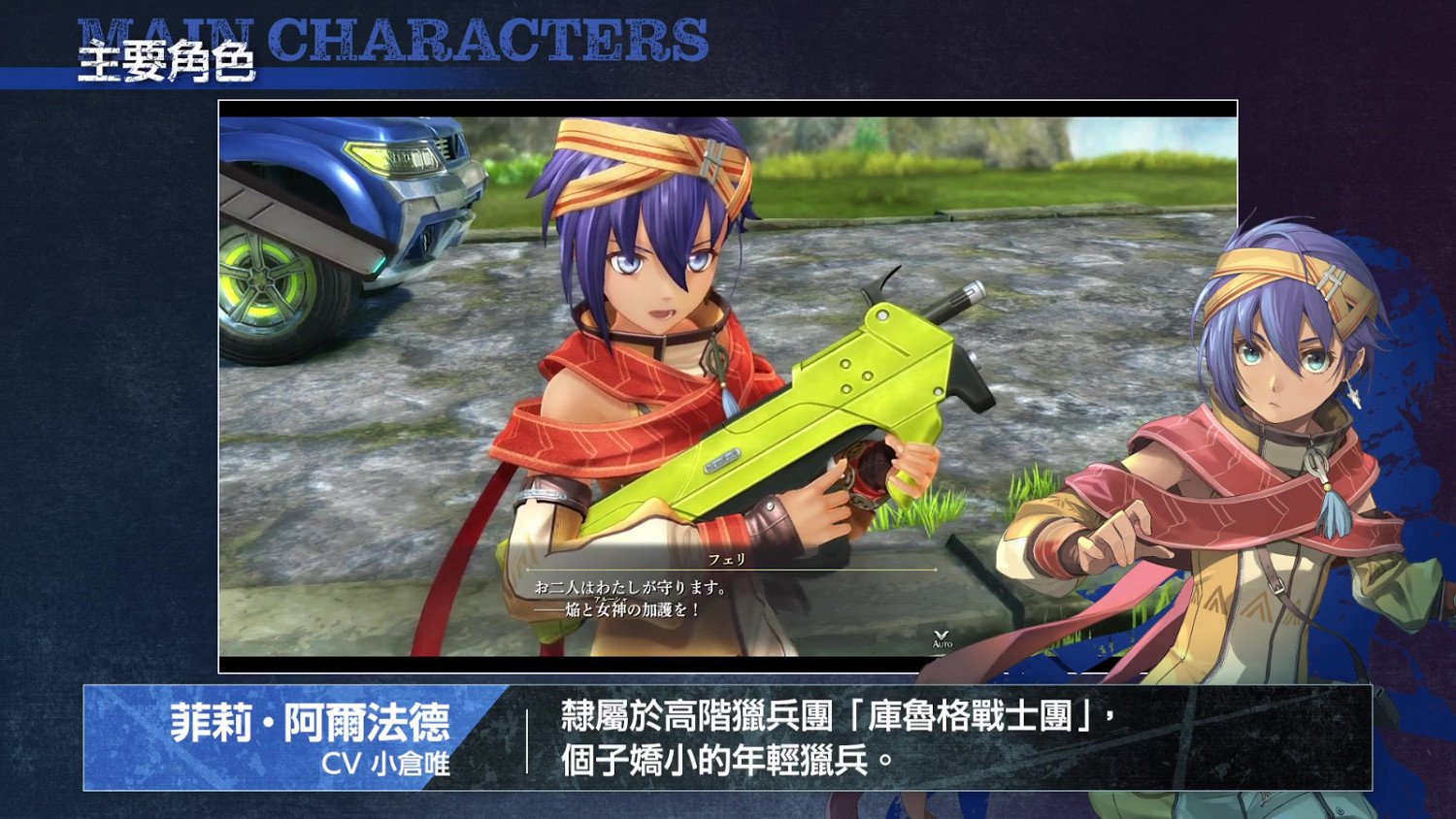Image resolution: width=1456 pixels, height=819 pixels.
Task: Toggle the character description panel
Action: (728, 742)
